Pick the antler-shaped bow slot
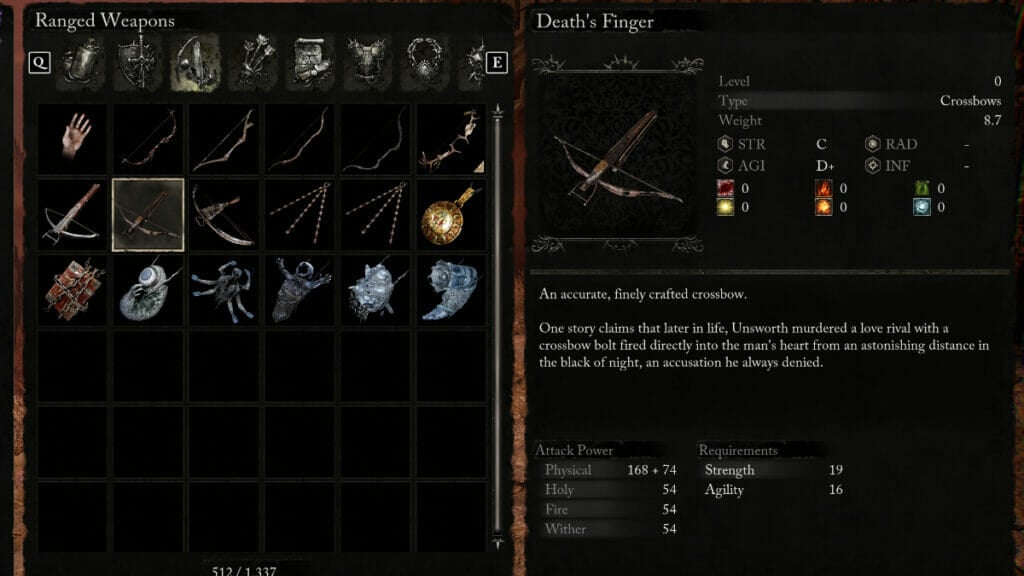Image resolution: width=1024 pixels, height=576 pixels. 451,138
